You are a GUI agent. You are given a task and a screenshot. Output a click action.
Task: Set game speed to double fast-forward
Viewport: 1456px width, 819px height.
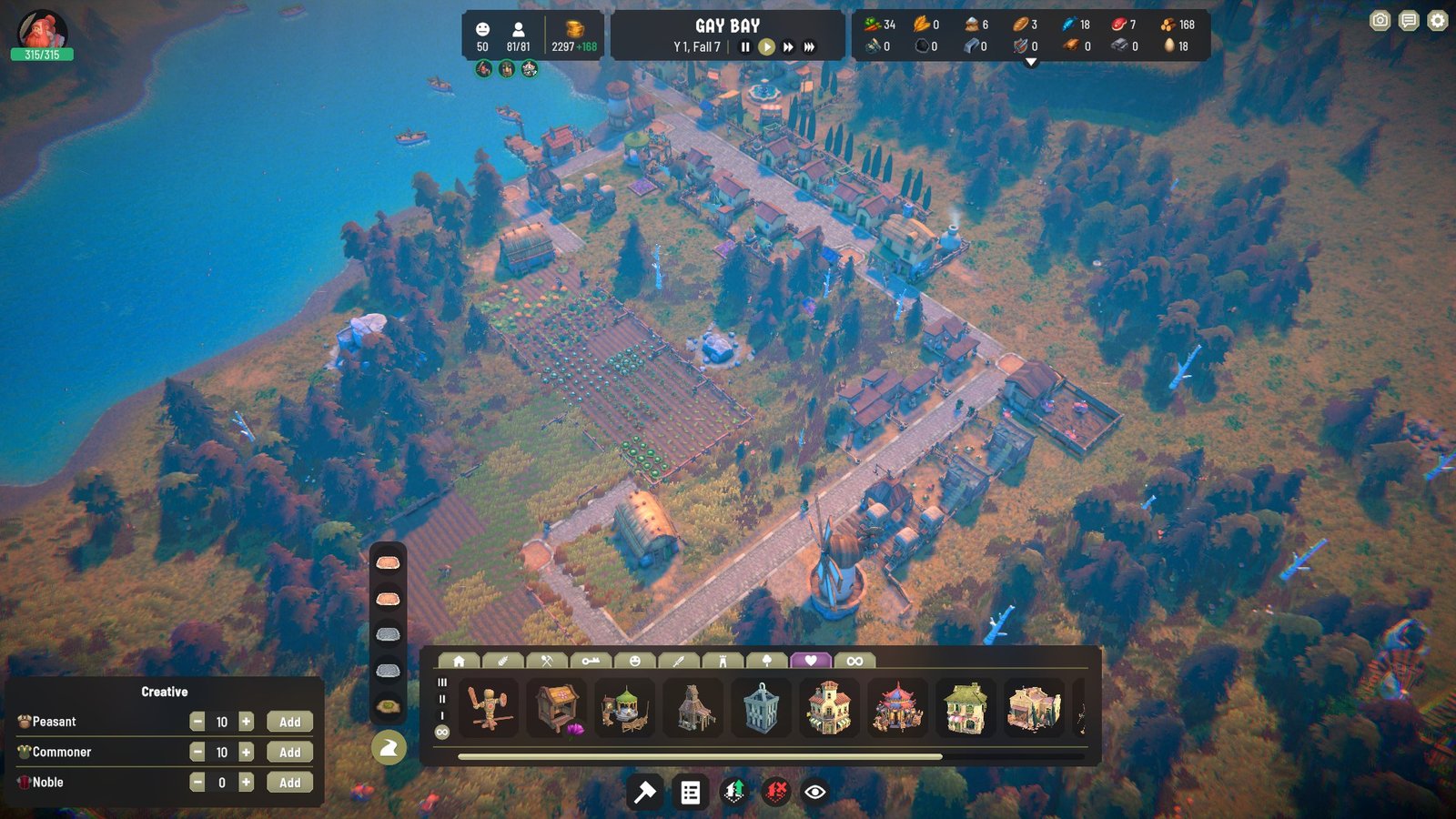(x=788, y=47)
